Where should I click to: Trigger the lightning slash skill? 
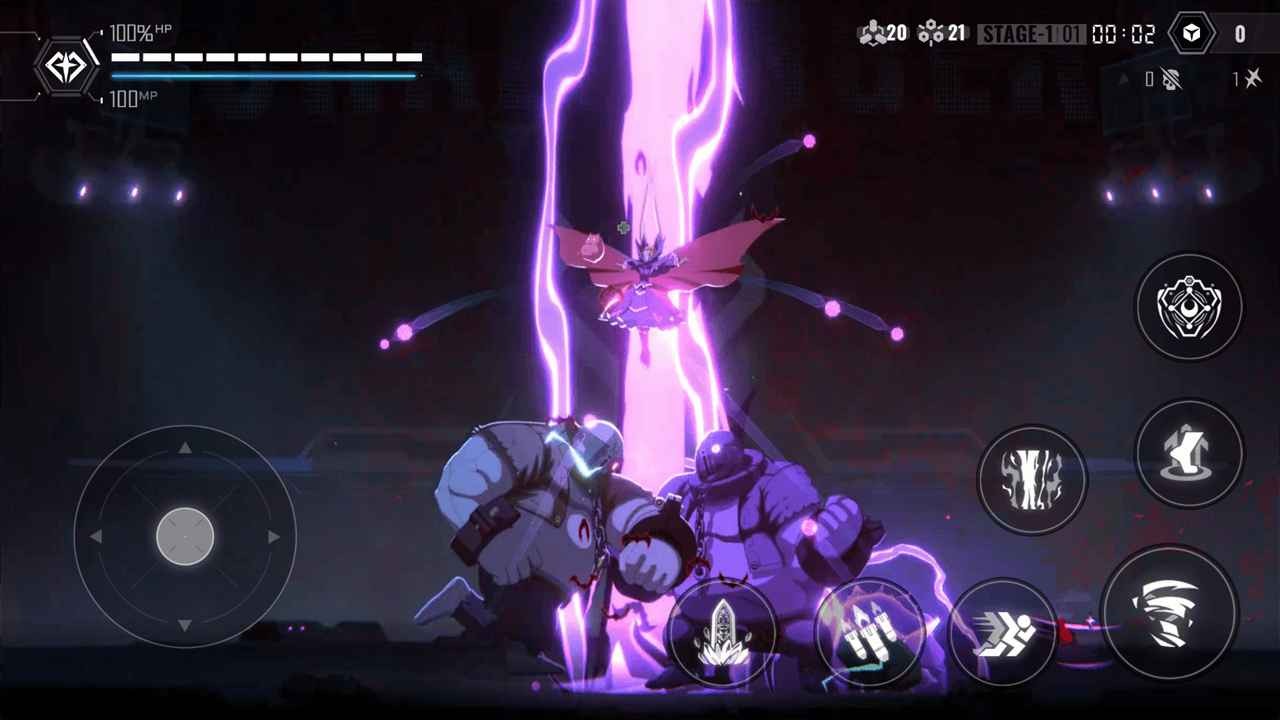tap(1031, 479)
